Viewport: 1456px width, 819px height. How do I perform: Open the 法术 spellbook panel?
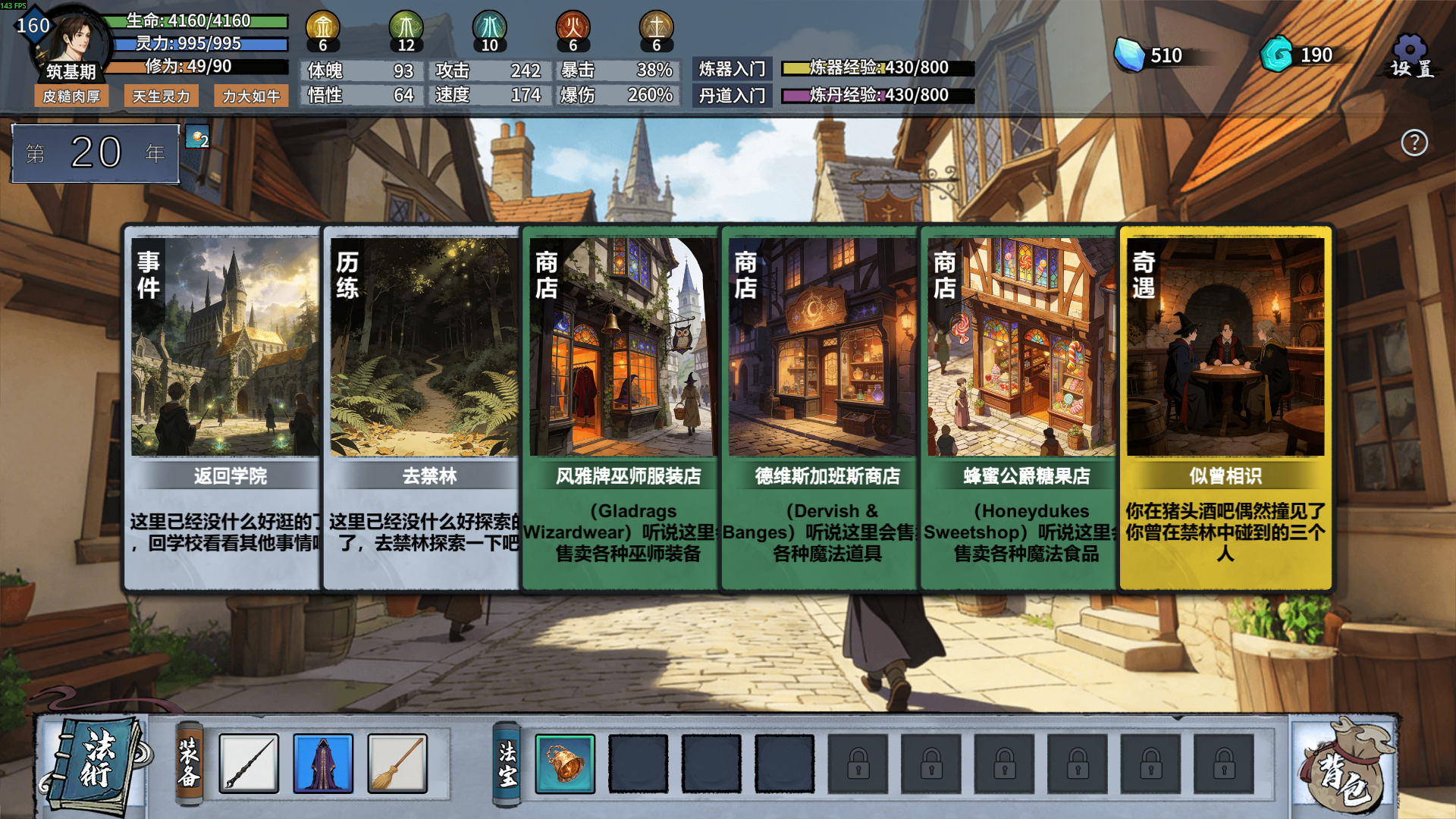(93, 762)
